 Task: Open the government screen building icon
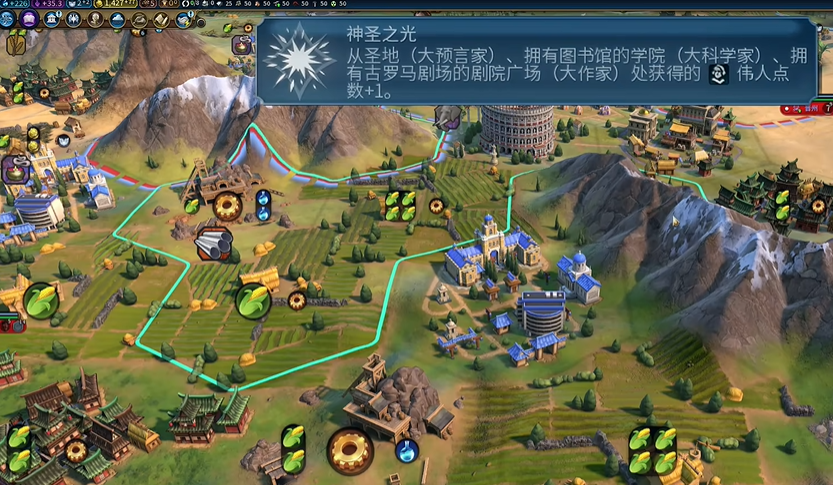[50, 19]
